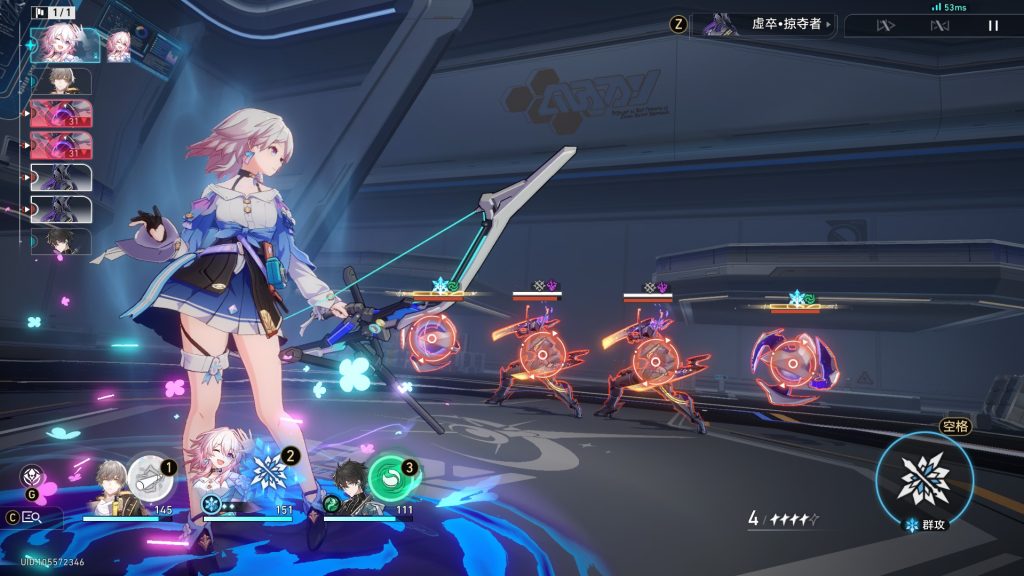This screenshot has height=576, width=1024.
Task: Pause the battle
Action: point(993,26)
